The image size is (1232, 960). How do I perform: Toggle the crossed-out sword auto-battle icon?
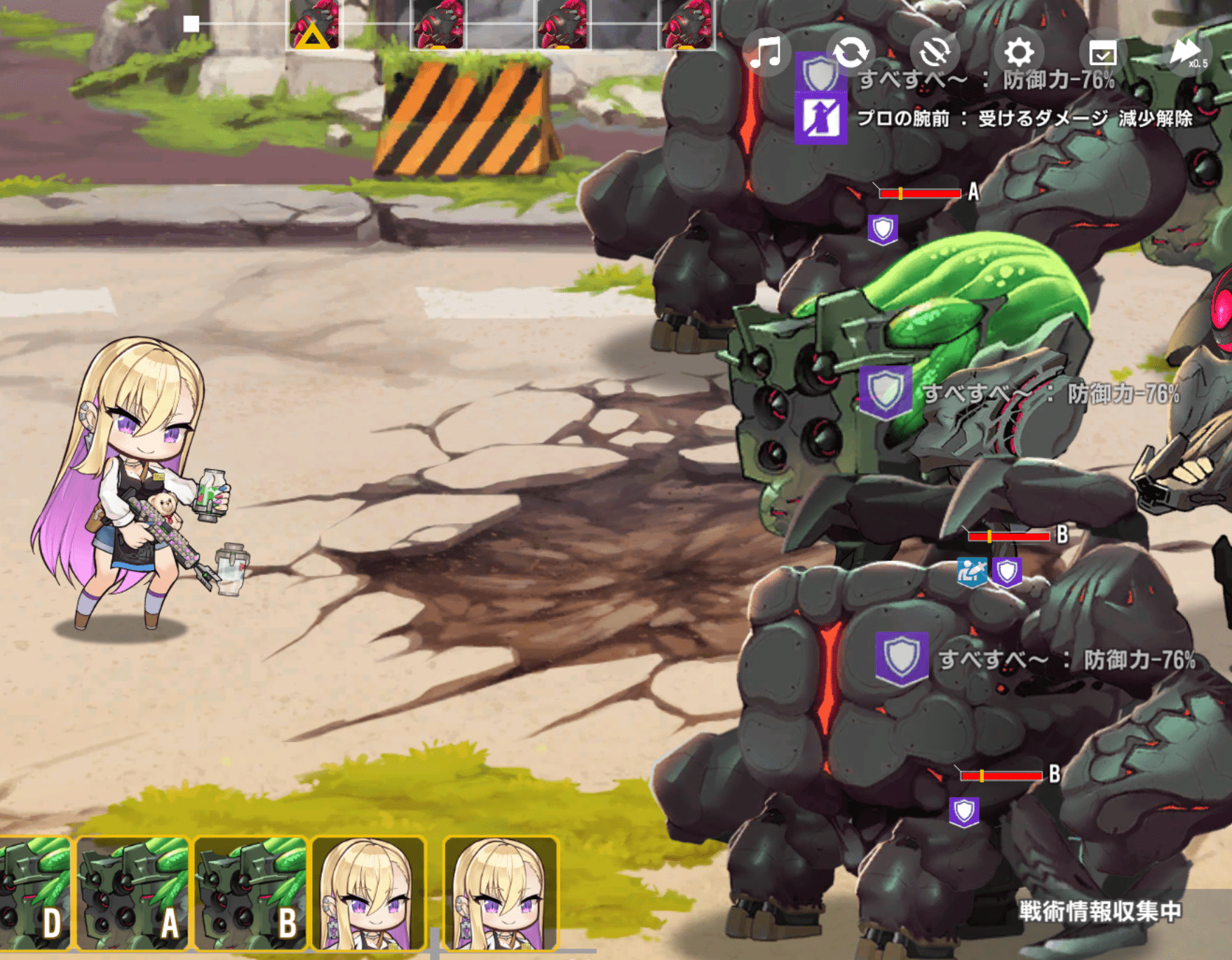935,53
